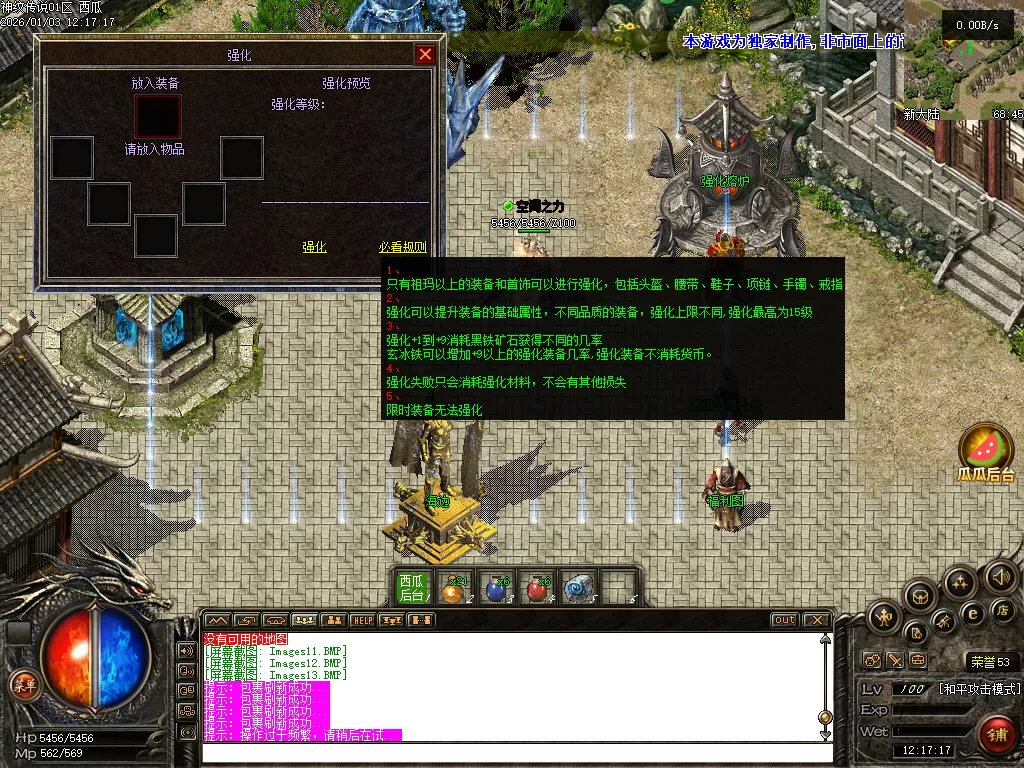Use the red potion in hotbar

point(538,589)
